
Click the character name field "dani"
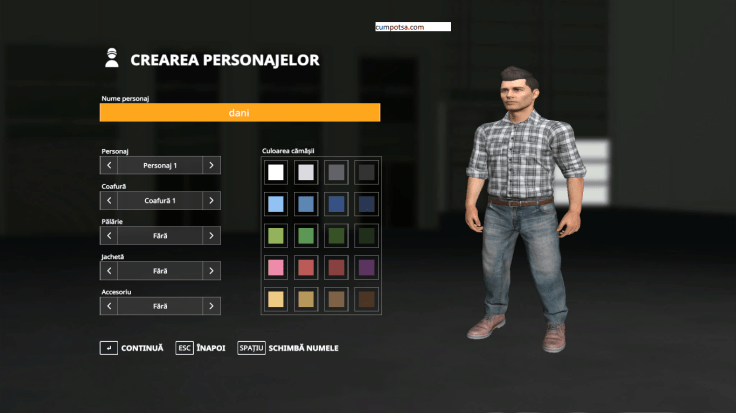[239, 113]
